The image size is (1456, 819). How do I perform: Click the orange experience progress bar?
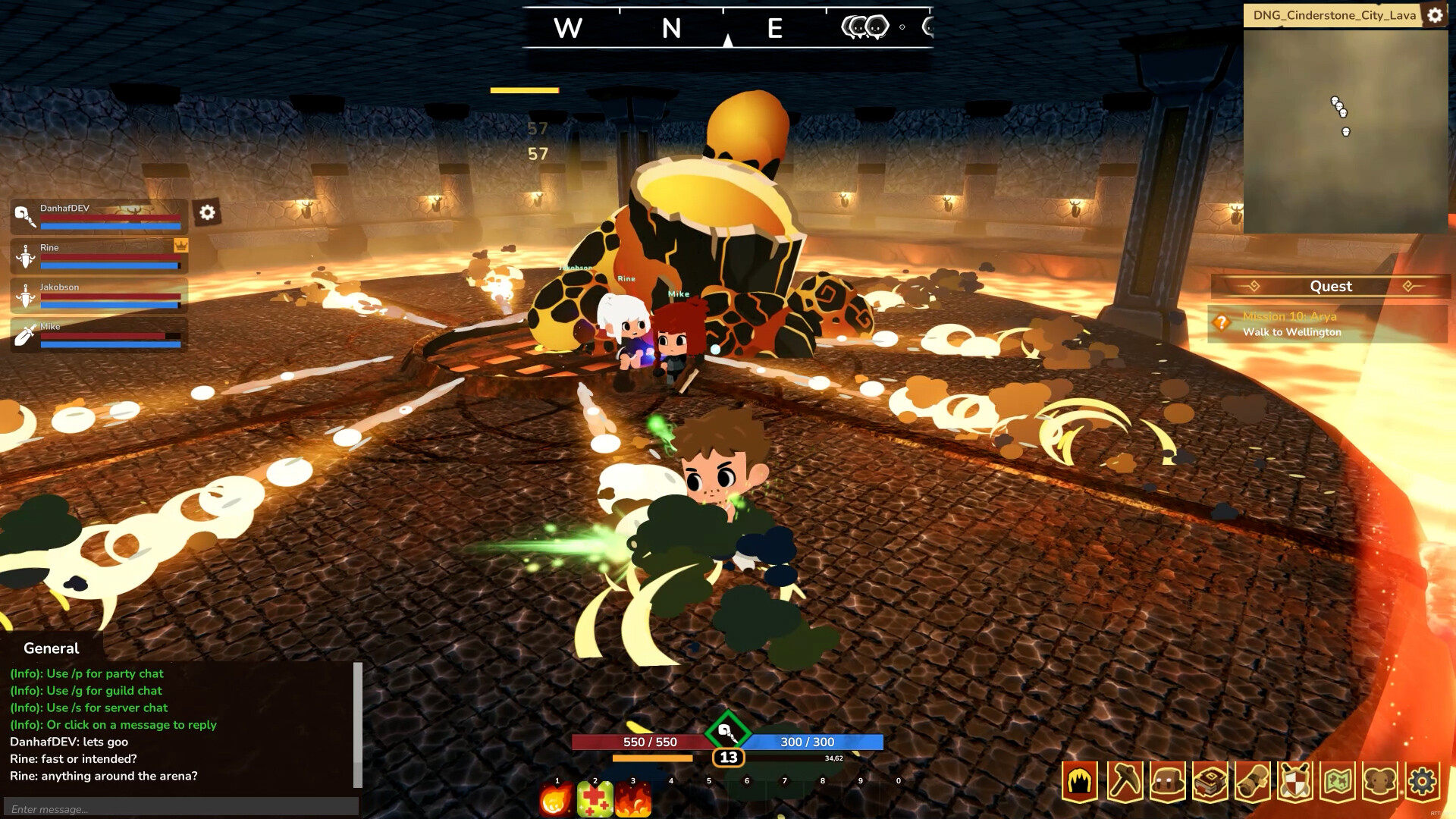point(652,758)
